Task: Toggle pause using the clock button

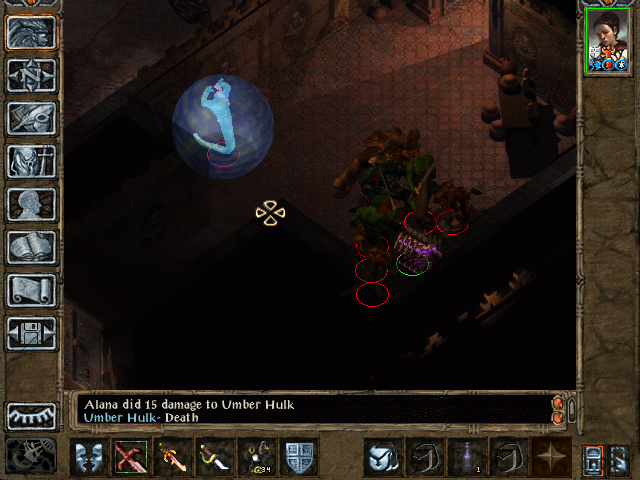Action: [32, 456]
